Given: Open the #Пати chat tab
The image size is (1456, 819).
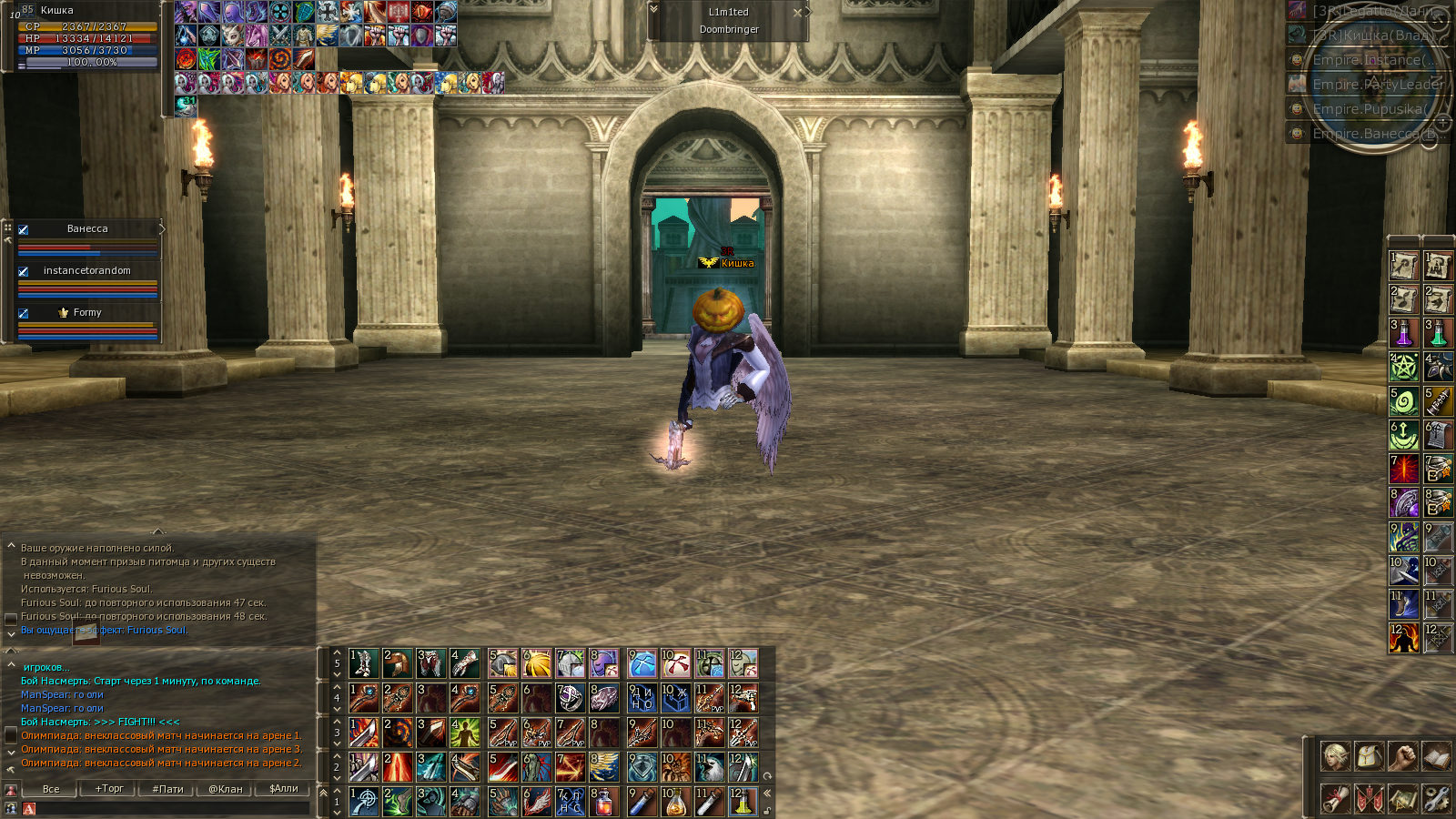Looking at the screenshot, I should tap(167, 789).
